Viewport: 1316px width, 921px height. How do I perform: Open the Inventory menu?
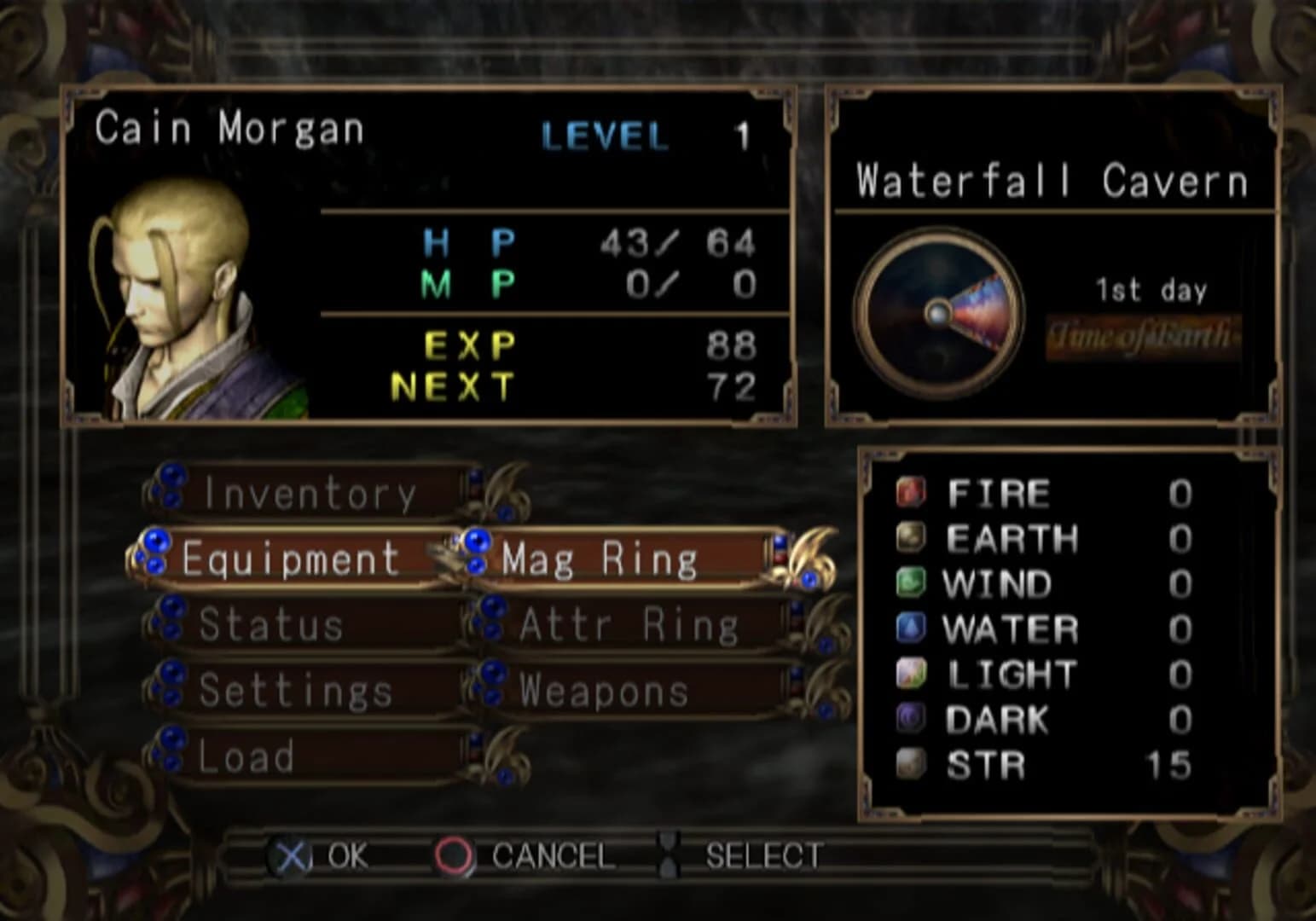coord(309,490)
